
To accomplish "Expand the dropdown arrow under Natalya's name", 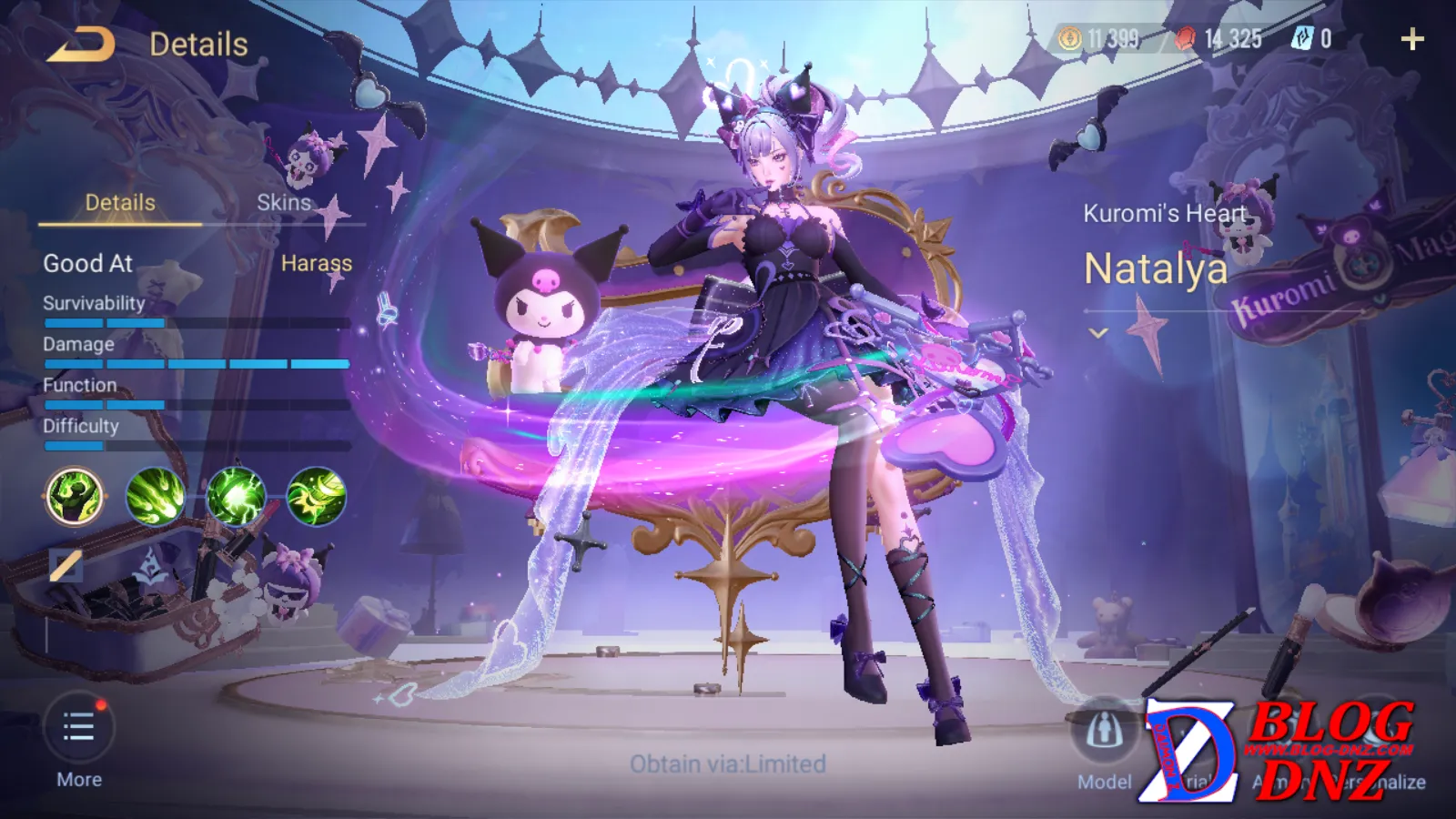I will (1099, 333).
